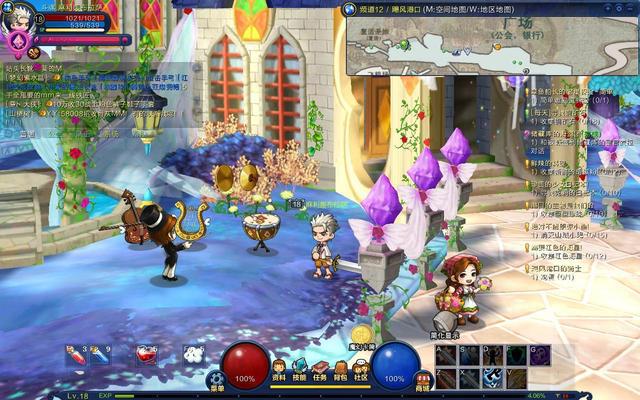Open the 资料 character info menu
Screen dimensions: 640x400
click(x=279, y=370)
